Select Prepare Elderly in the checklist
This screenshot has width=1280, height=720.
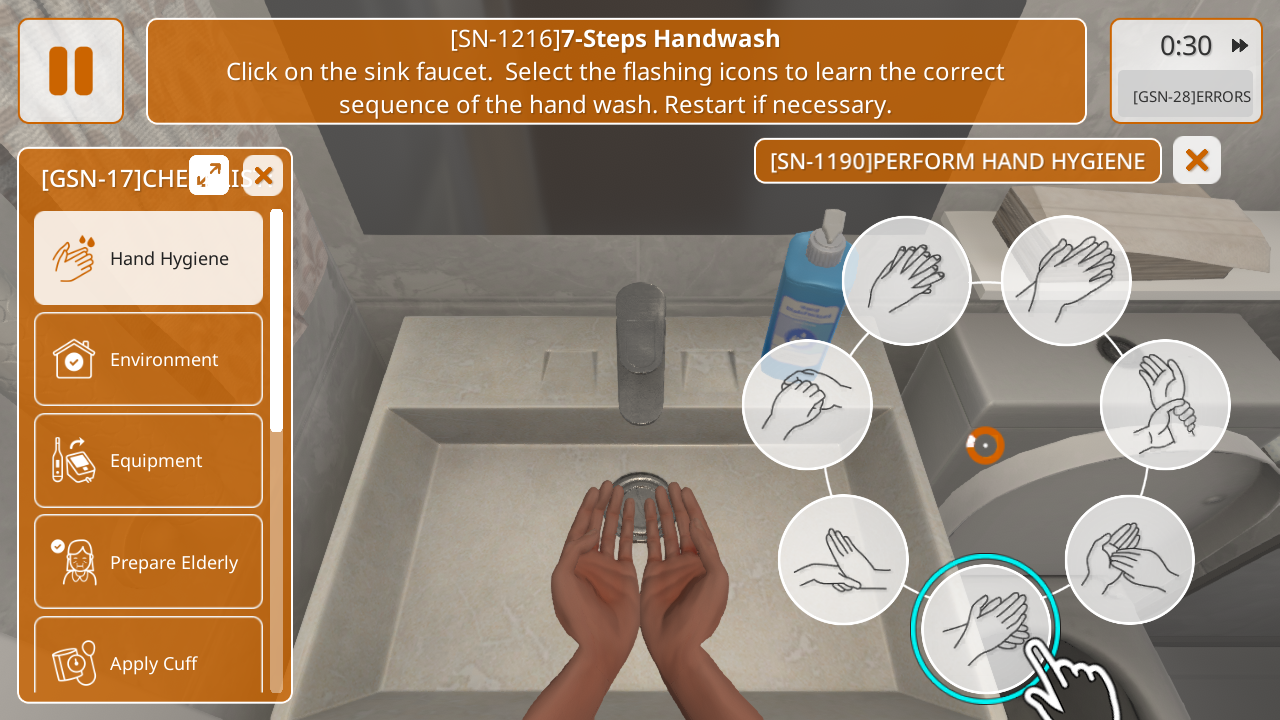point(149,562)
